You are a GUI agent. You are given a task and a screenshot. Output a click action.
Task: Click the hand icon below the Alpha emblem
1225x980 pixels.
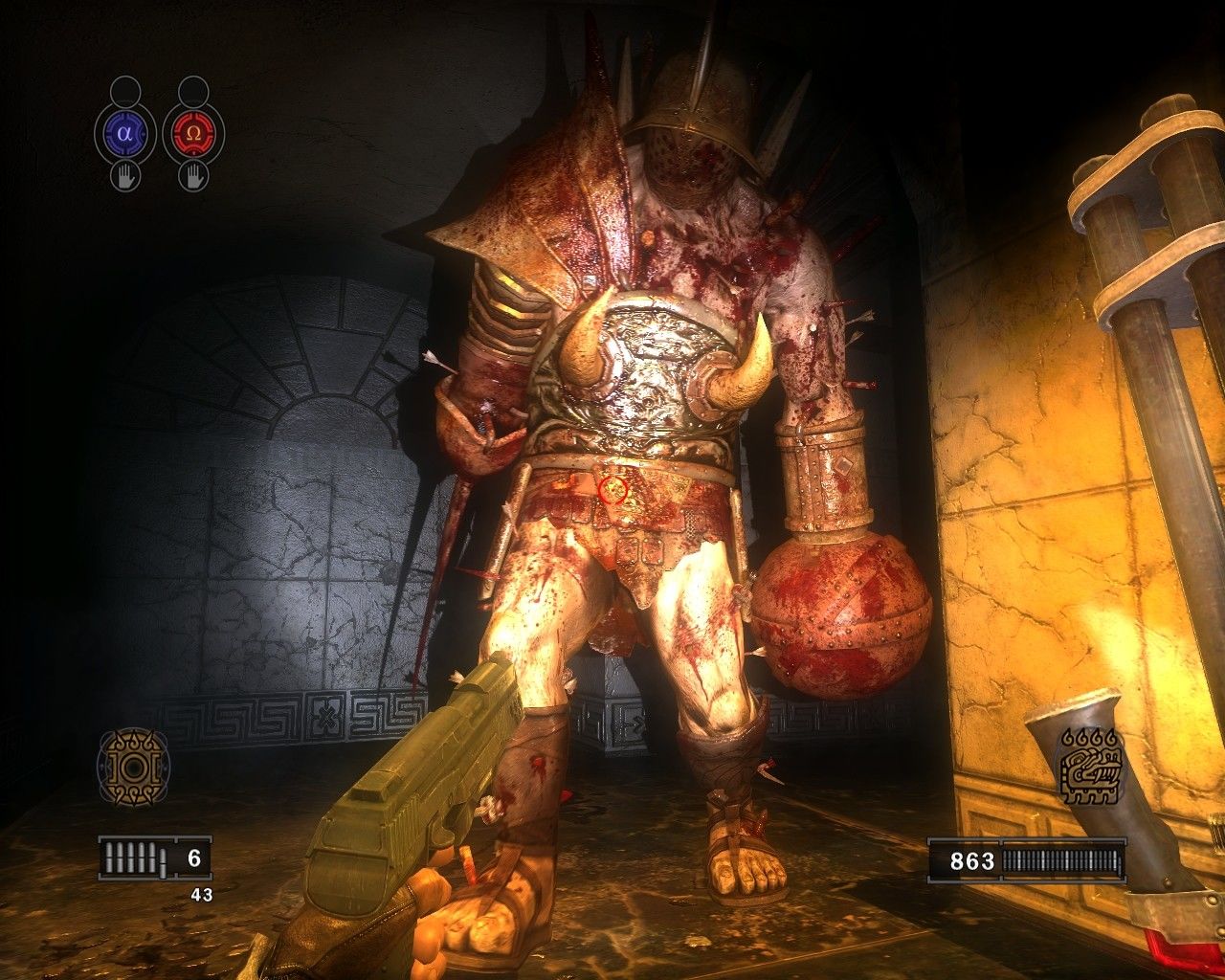pyautogui.click(x=124, y=176)
